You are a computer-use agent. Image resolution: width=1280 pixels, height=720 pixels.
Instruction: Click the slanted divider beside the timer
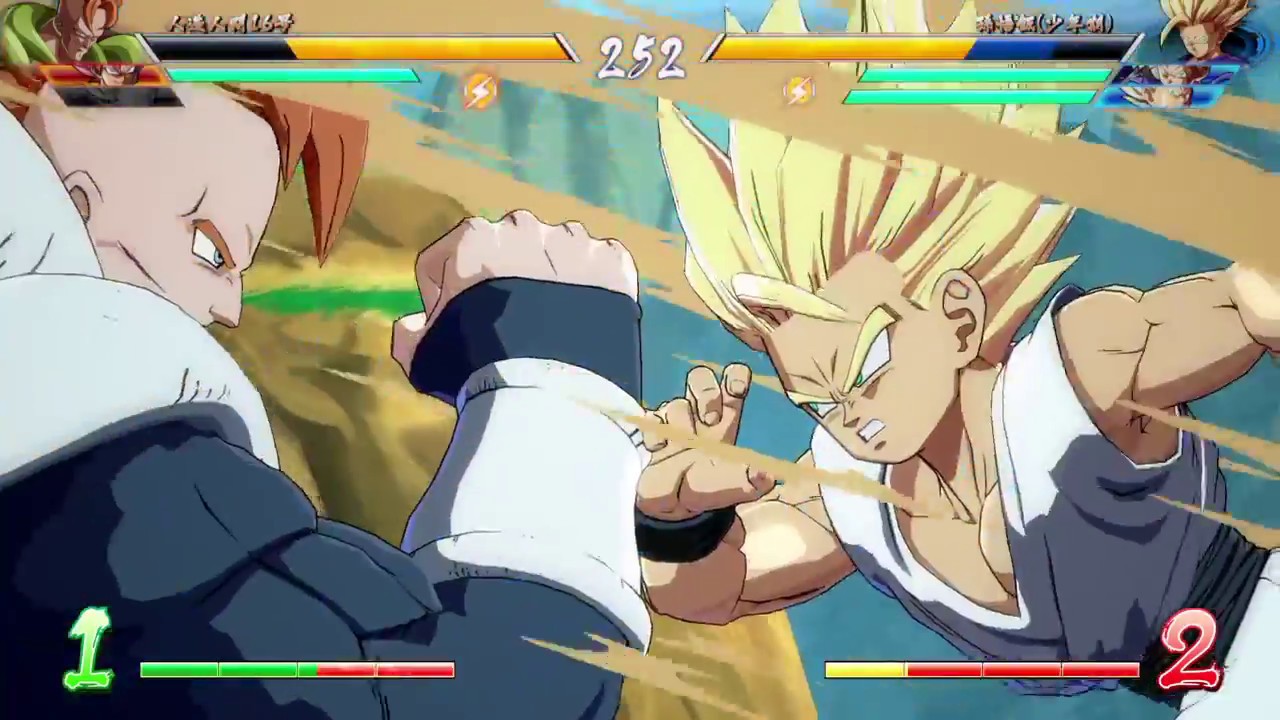pyautogui.click(x=566, y=48)
